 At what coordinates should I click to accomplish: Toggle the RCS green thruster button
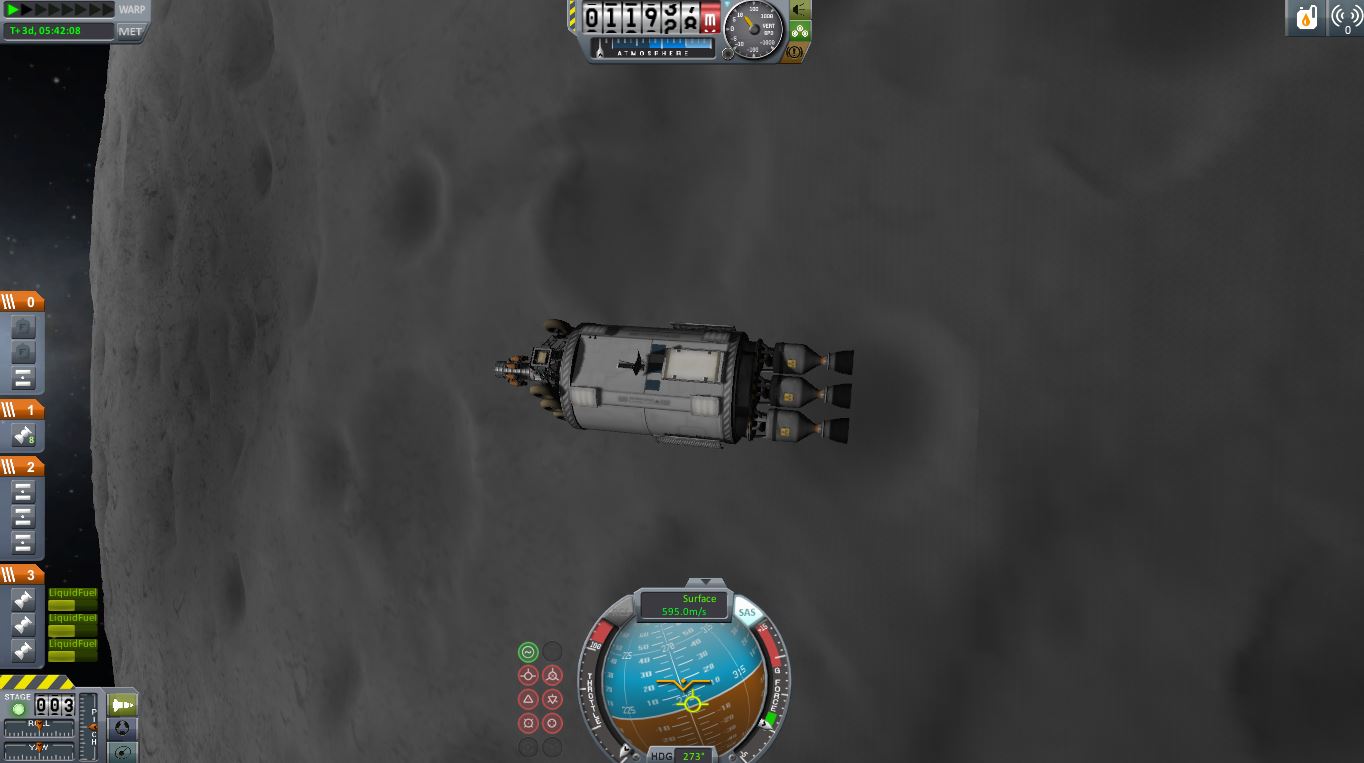coord(800,31)
